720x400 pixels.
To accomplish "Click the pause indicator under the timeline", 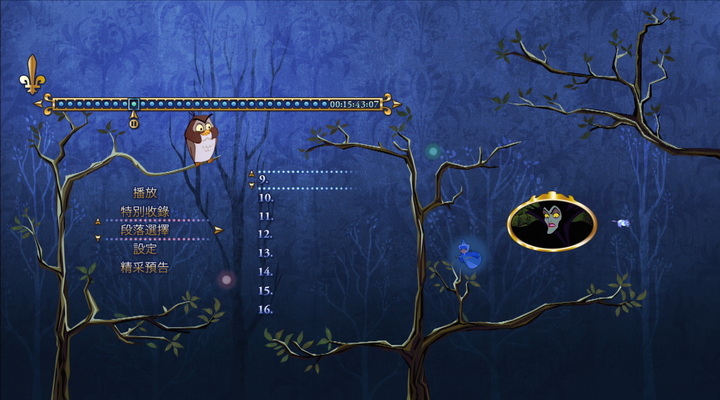I will pyautogui.click(x=134, y=124).
